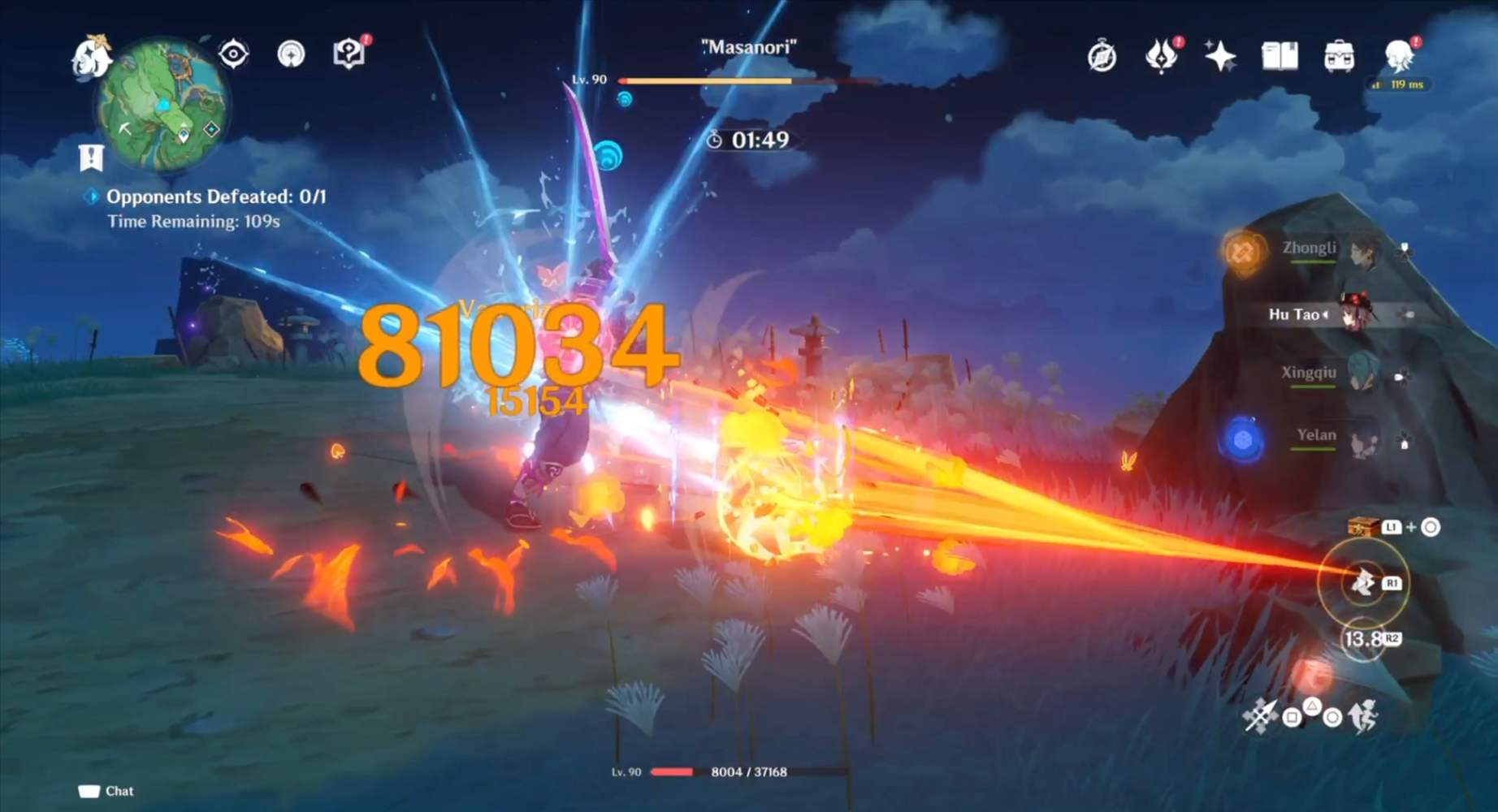Screen dimensions: 1498x812
Task: Activate Elemental Sight eye icon
Action: pos(234,54)
